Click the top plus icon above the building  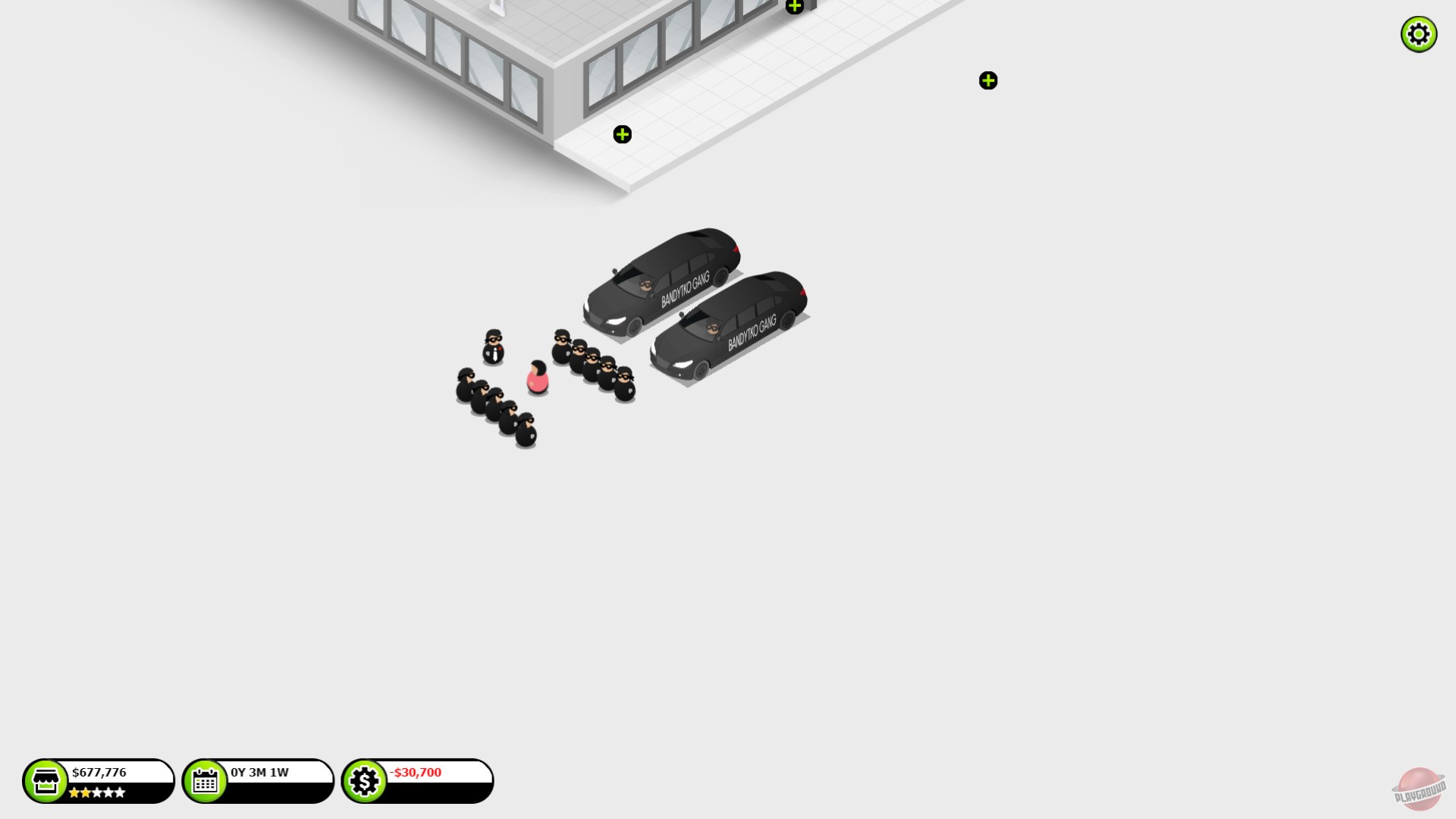coord(794,6)
